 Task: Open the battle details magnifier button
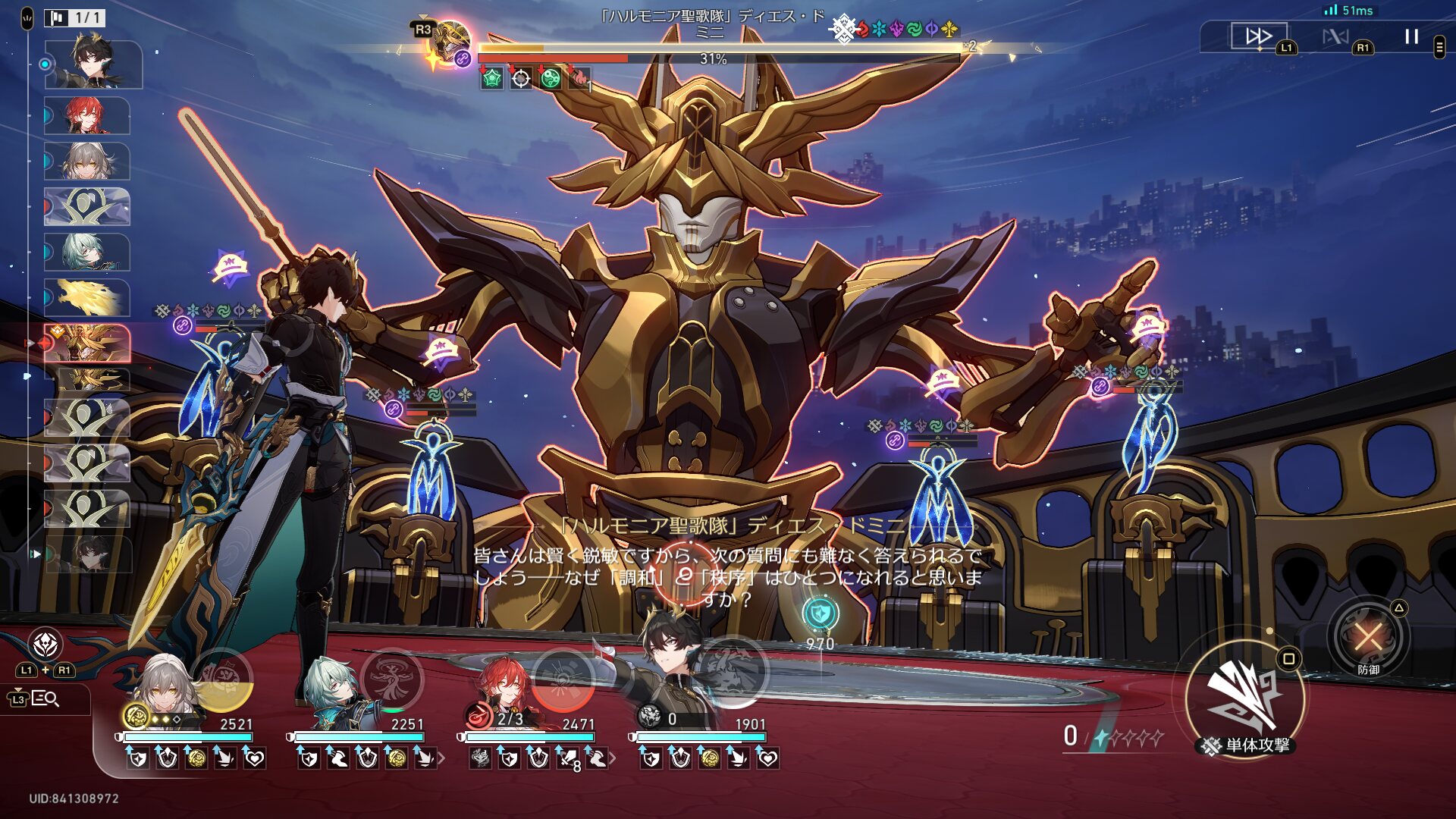point(45,698)
